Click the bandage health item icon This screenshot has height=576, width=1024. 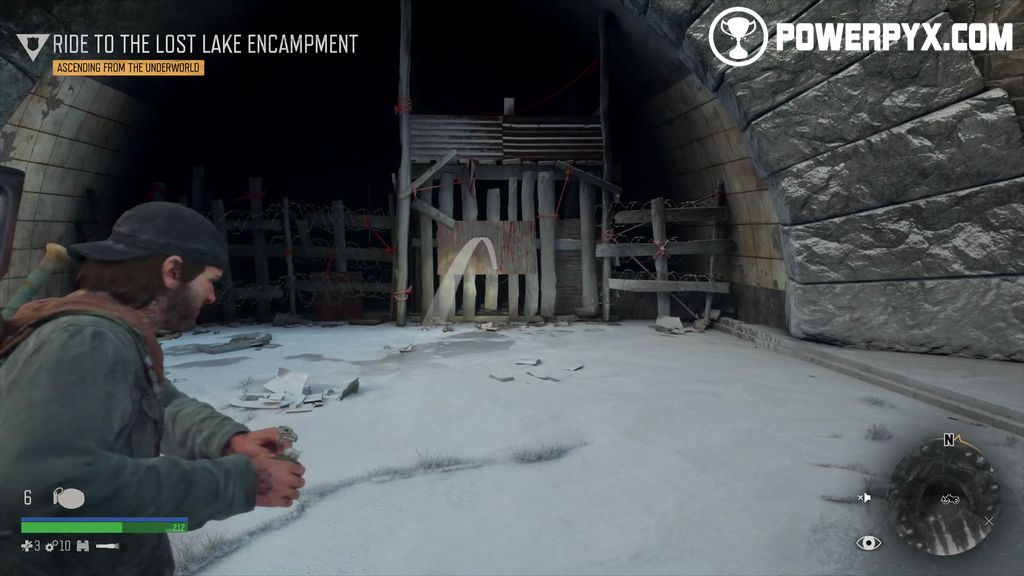26,546
